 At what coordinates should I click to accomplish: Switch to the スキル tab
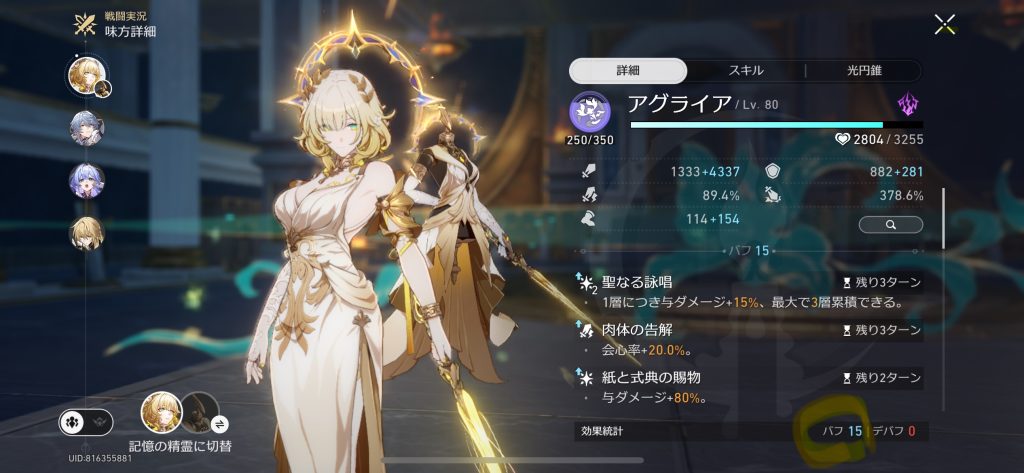coord(745,70)
